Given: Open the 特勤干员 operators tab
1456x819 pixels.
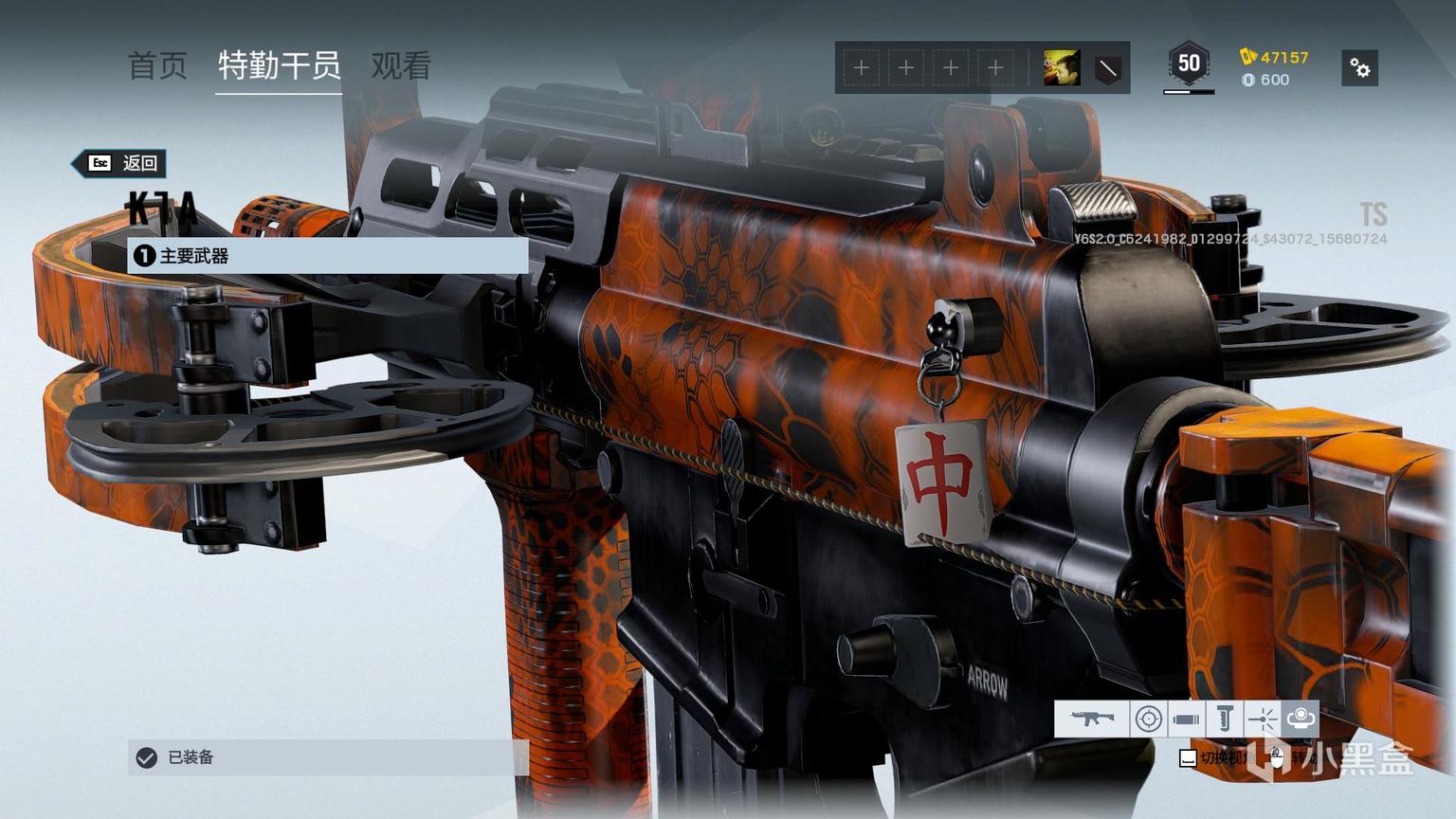Looking at the screenshot, I should [x=279, y=66].
